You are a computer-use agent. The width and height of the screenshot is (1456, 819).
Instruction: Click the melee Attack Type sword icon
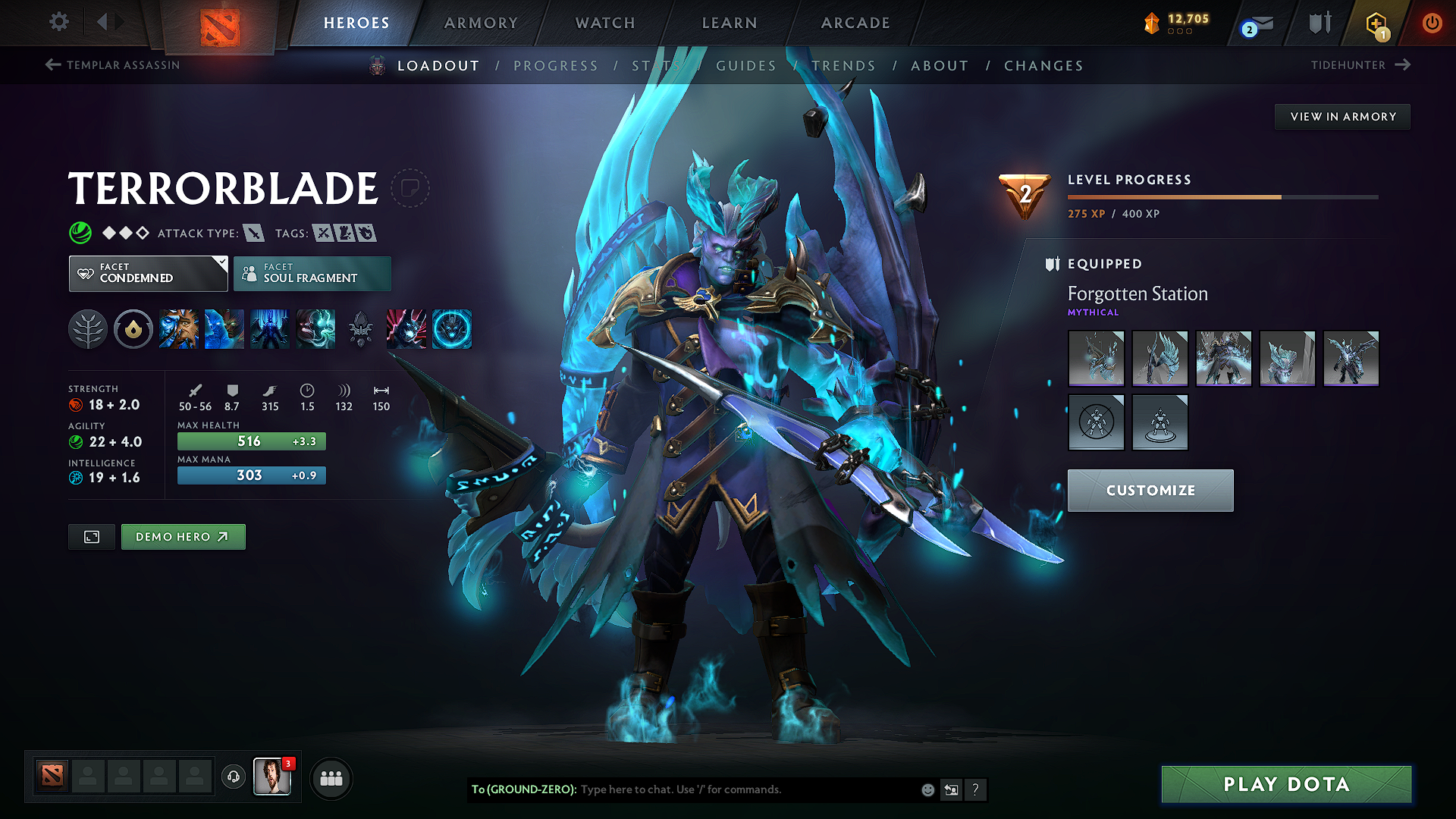pyautogui.click(x=253, y=233)
